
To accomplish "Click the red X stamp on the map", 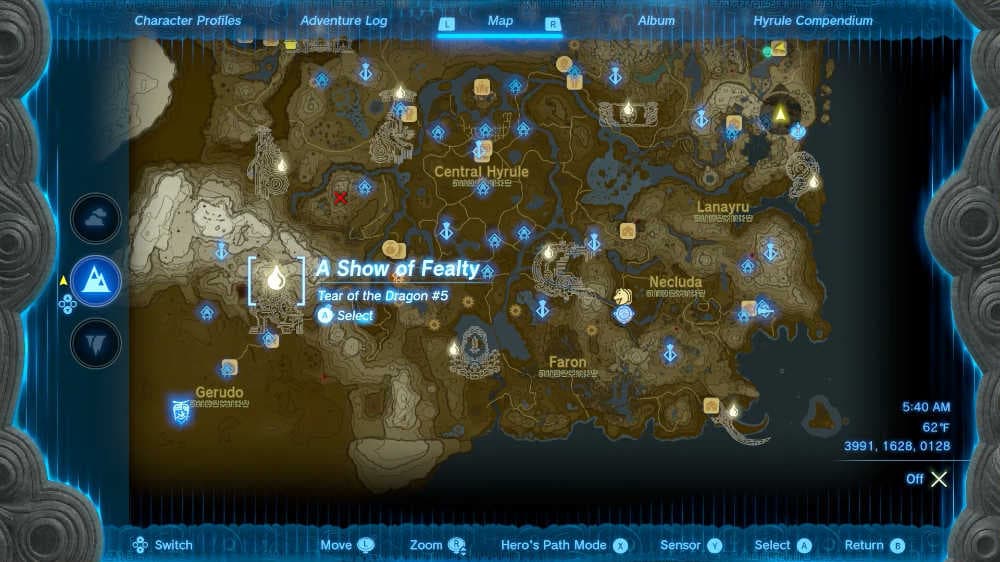I will tap(340, 198).
